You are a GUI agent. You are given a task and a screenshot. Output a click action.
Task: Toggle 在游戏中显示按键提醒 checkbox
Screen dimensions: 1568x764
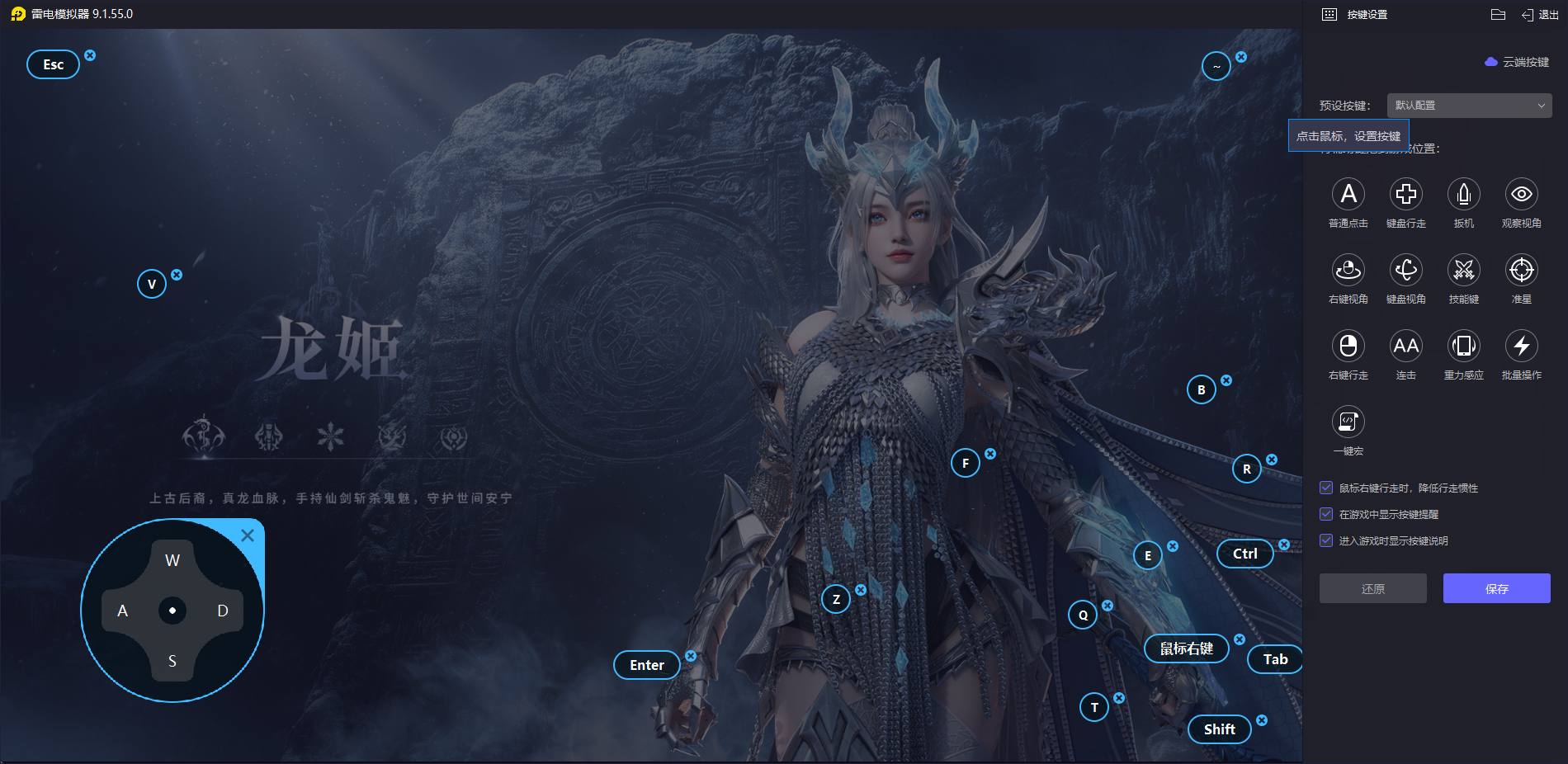click(1326, 514)
